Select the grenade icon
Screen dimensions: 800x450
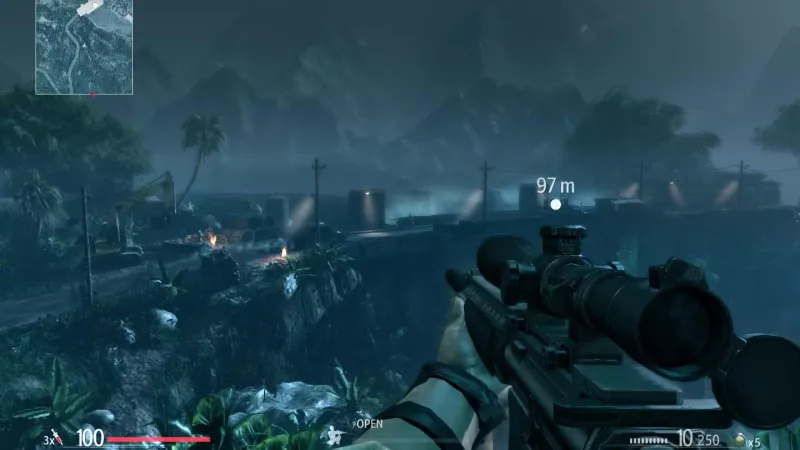tap(741, 439)
